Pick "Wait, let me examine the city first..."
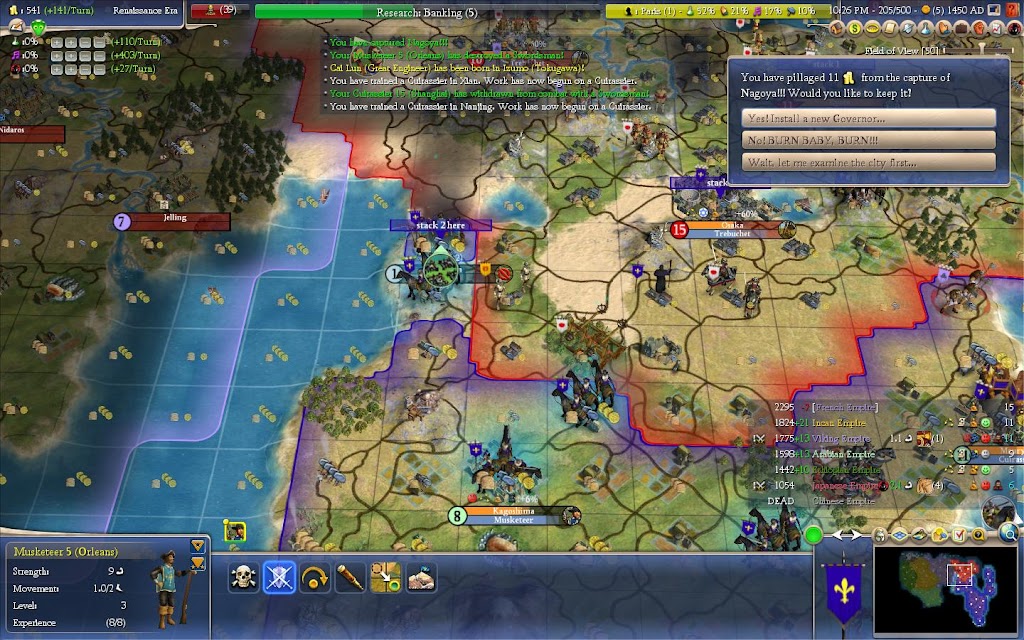Image resolution: width=1024 pixels, height=640 pixels. tap(870, 162)
